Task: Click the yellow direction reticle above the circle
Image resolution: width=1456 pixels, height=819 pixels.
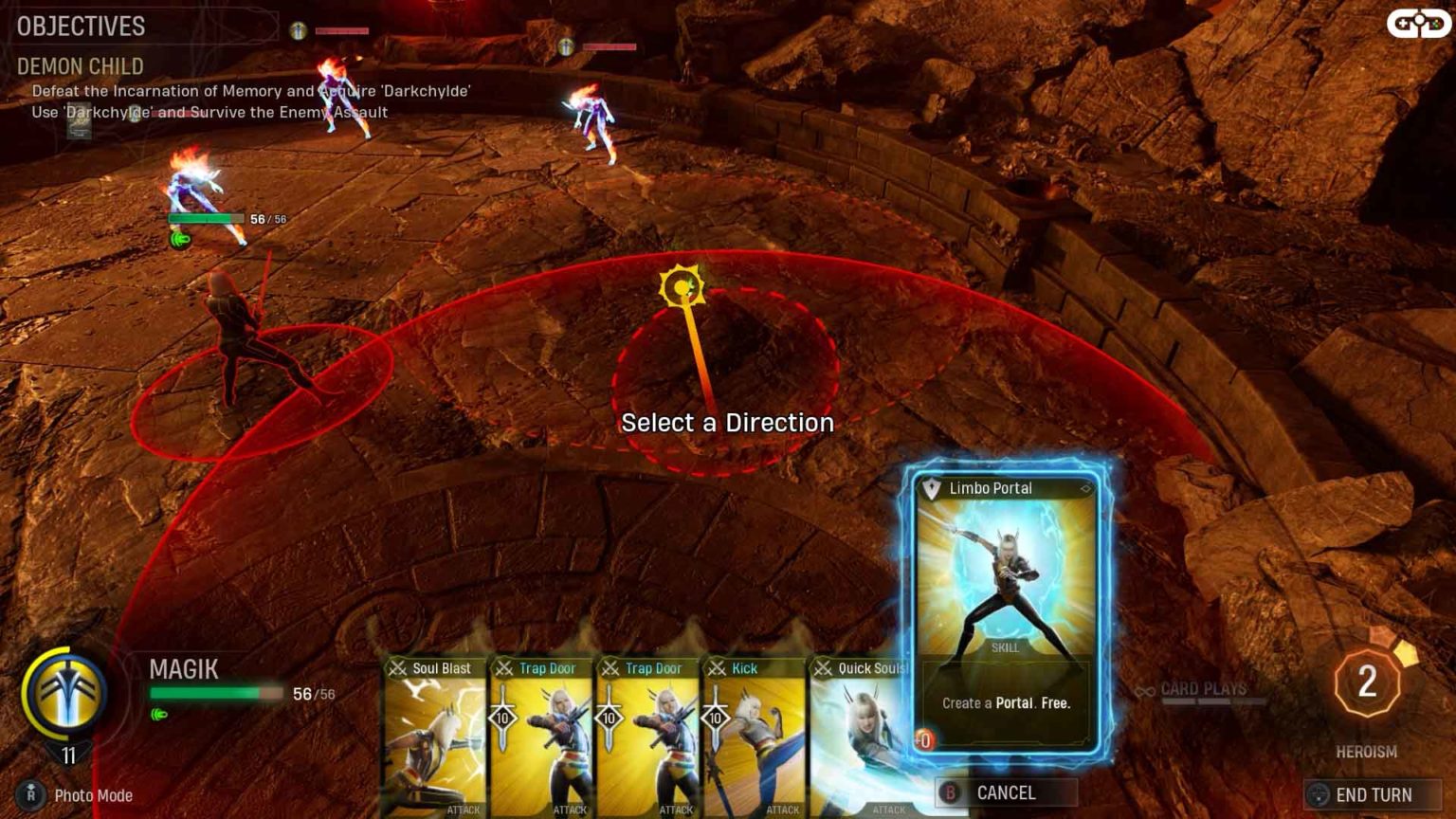Action: (682, 285)
